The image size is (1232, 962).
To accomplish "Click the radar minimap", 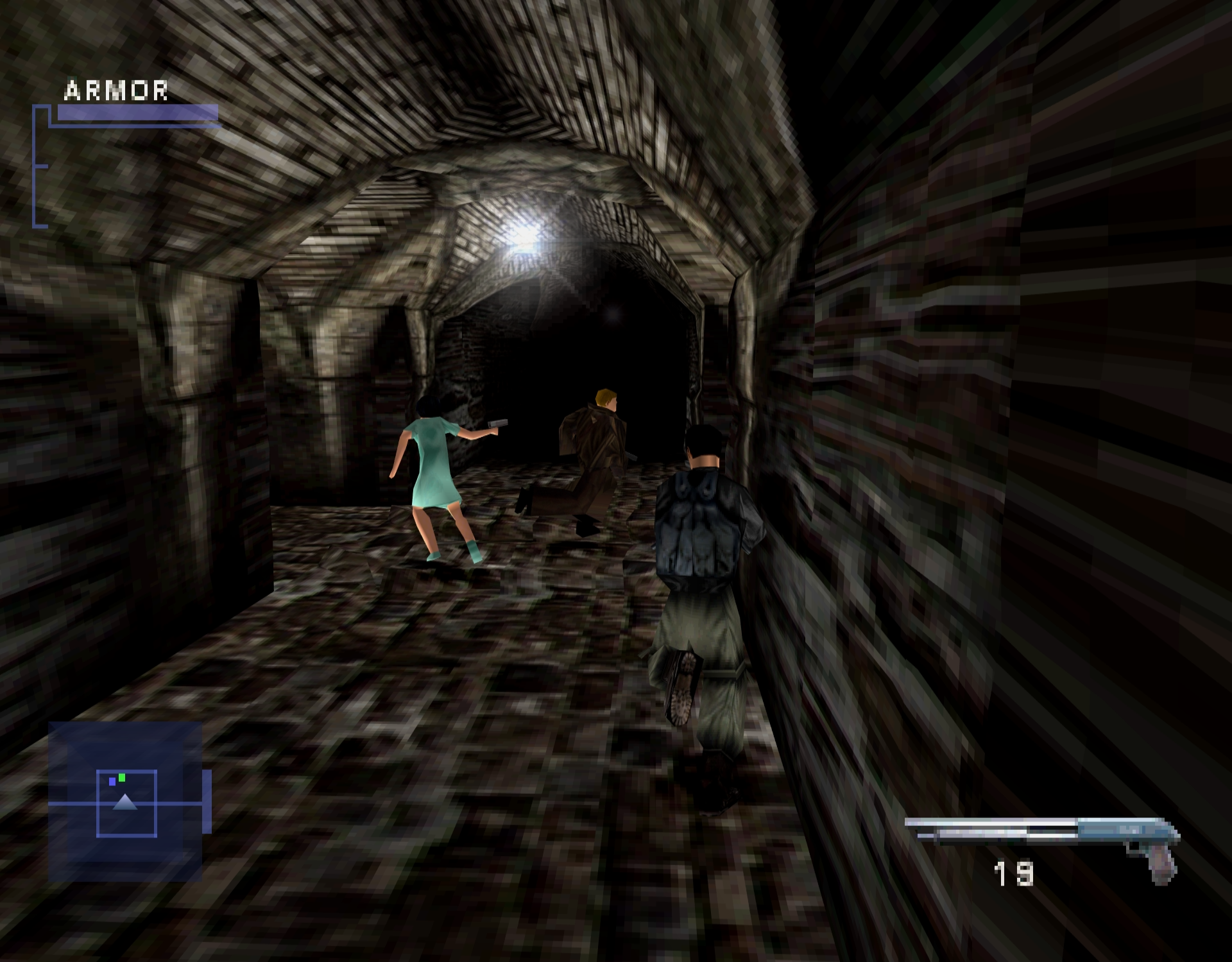I will click(x=126, y=802).
